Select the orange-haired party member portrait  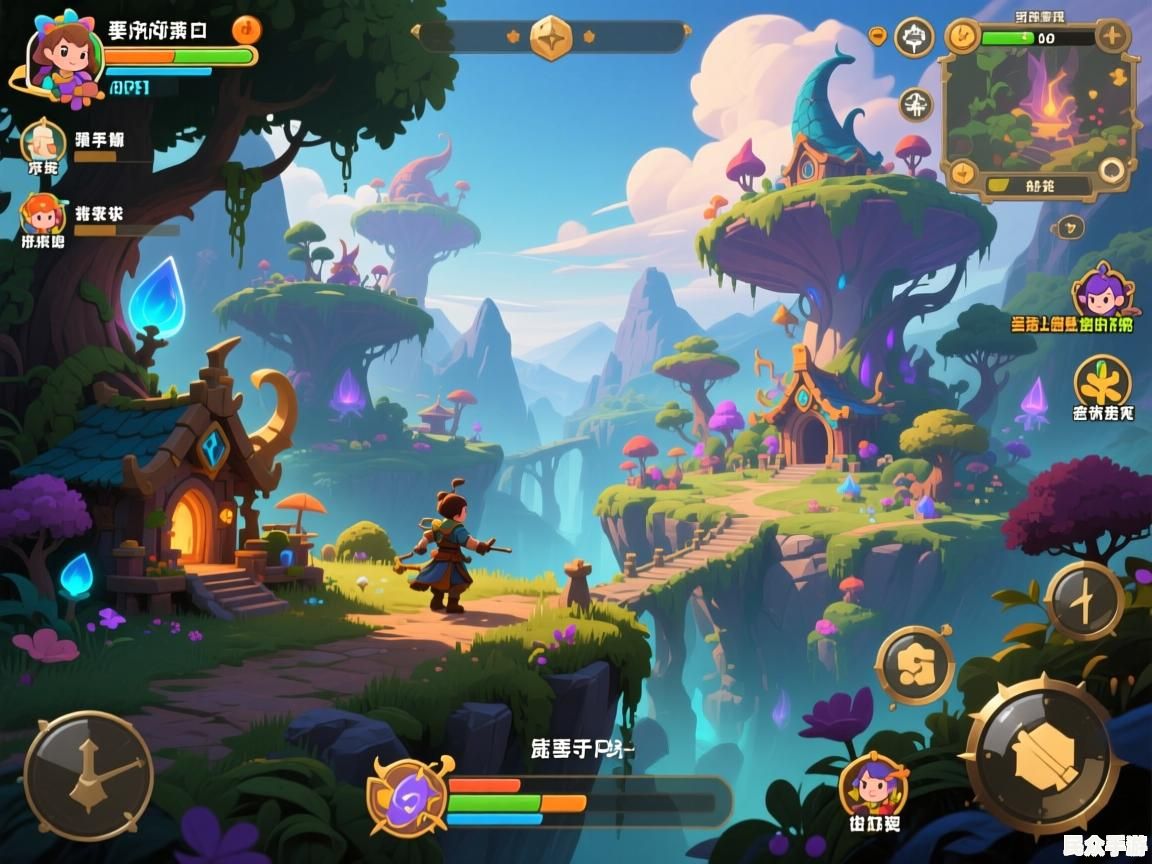[42, 214]
